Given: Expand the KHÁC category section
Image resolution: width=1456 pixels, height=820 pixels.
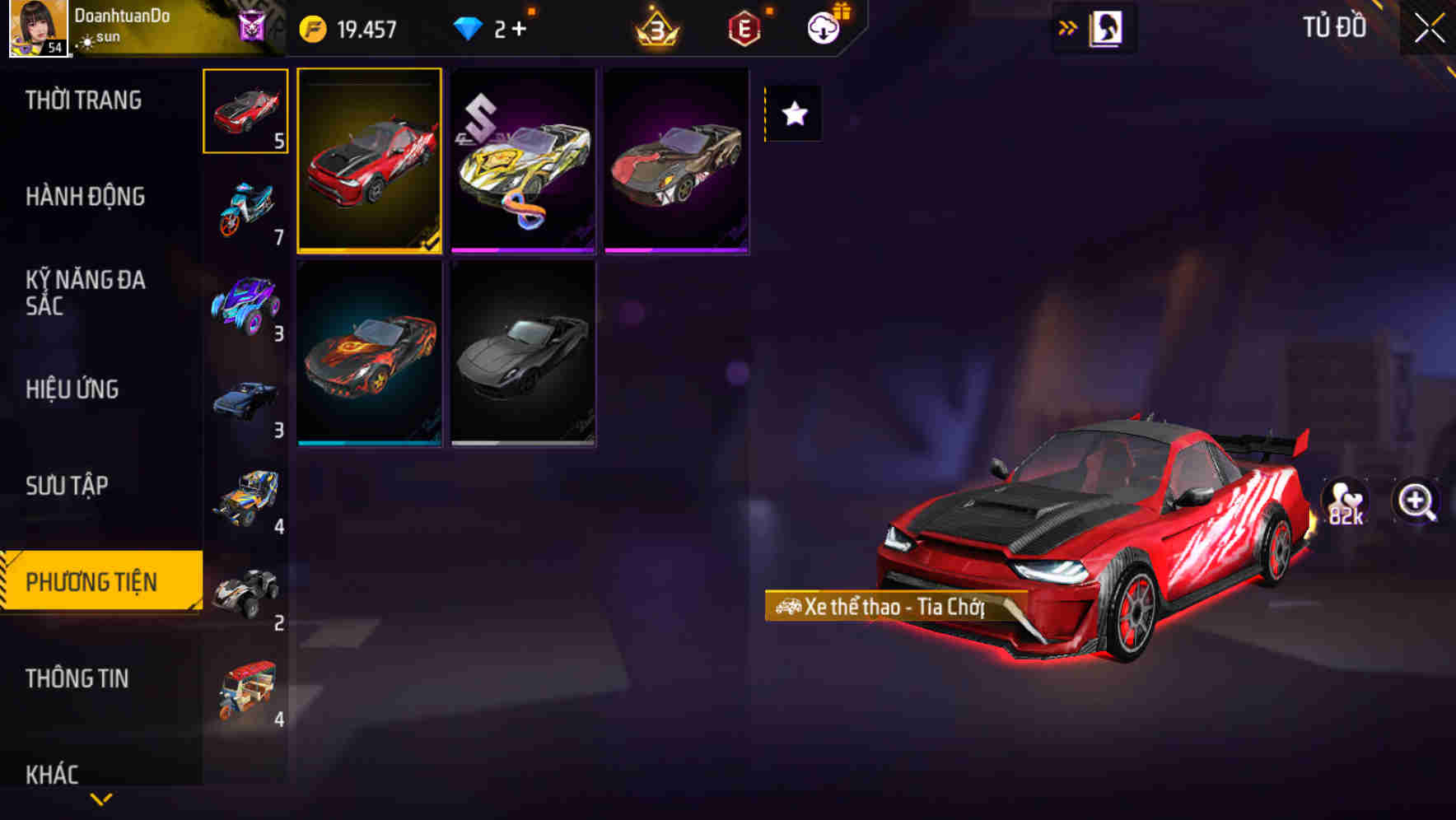Looking at the screenshot, I should (54, 774).
